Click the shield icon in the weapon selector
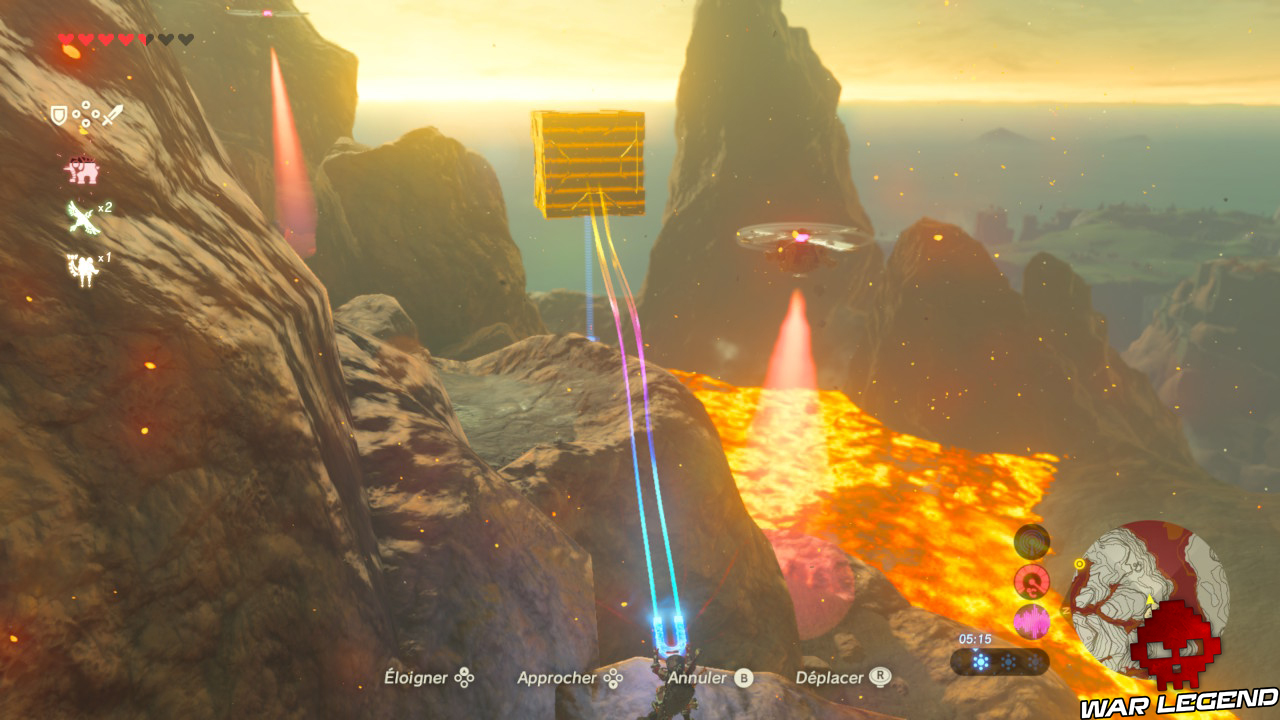 (x=58, y=115)
